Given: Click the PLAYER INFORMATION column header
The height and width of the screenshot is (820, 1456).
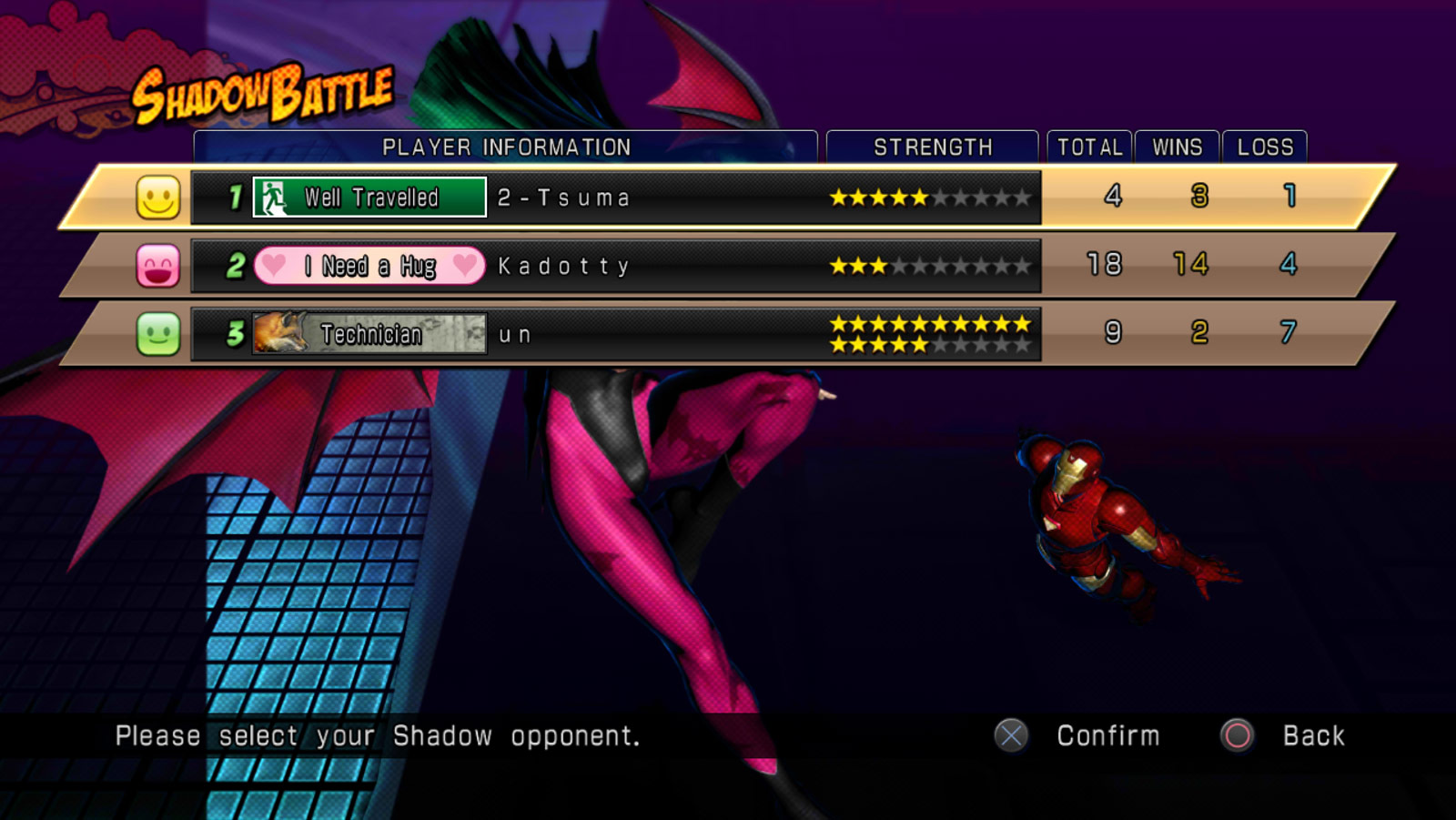Looking at the screenshot, I should coord(507,146).
